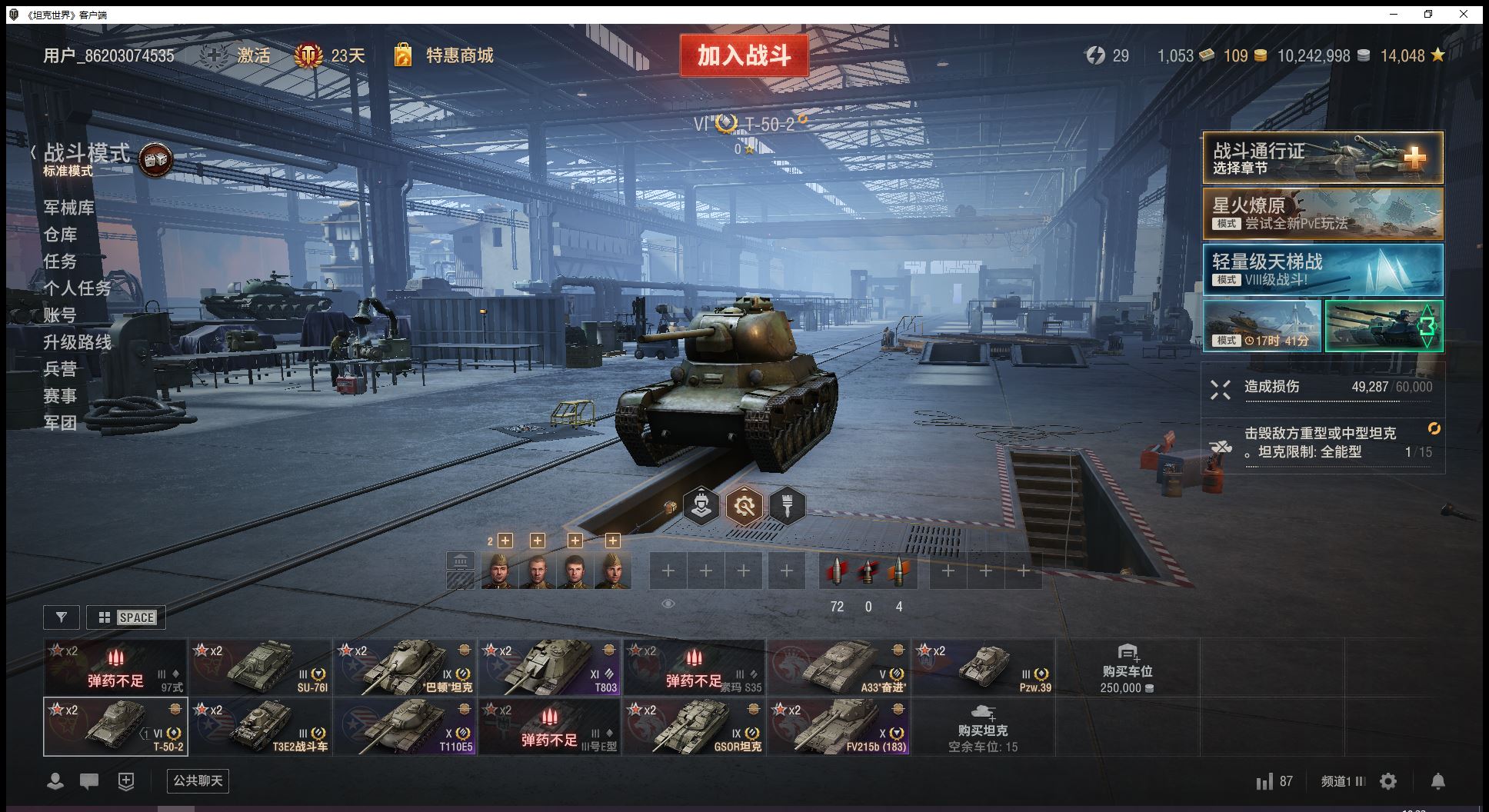Screen dimensions: 1489x812
Task: Show notifications with the bell icon
Action: click(1437, 781)
